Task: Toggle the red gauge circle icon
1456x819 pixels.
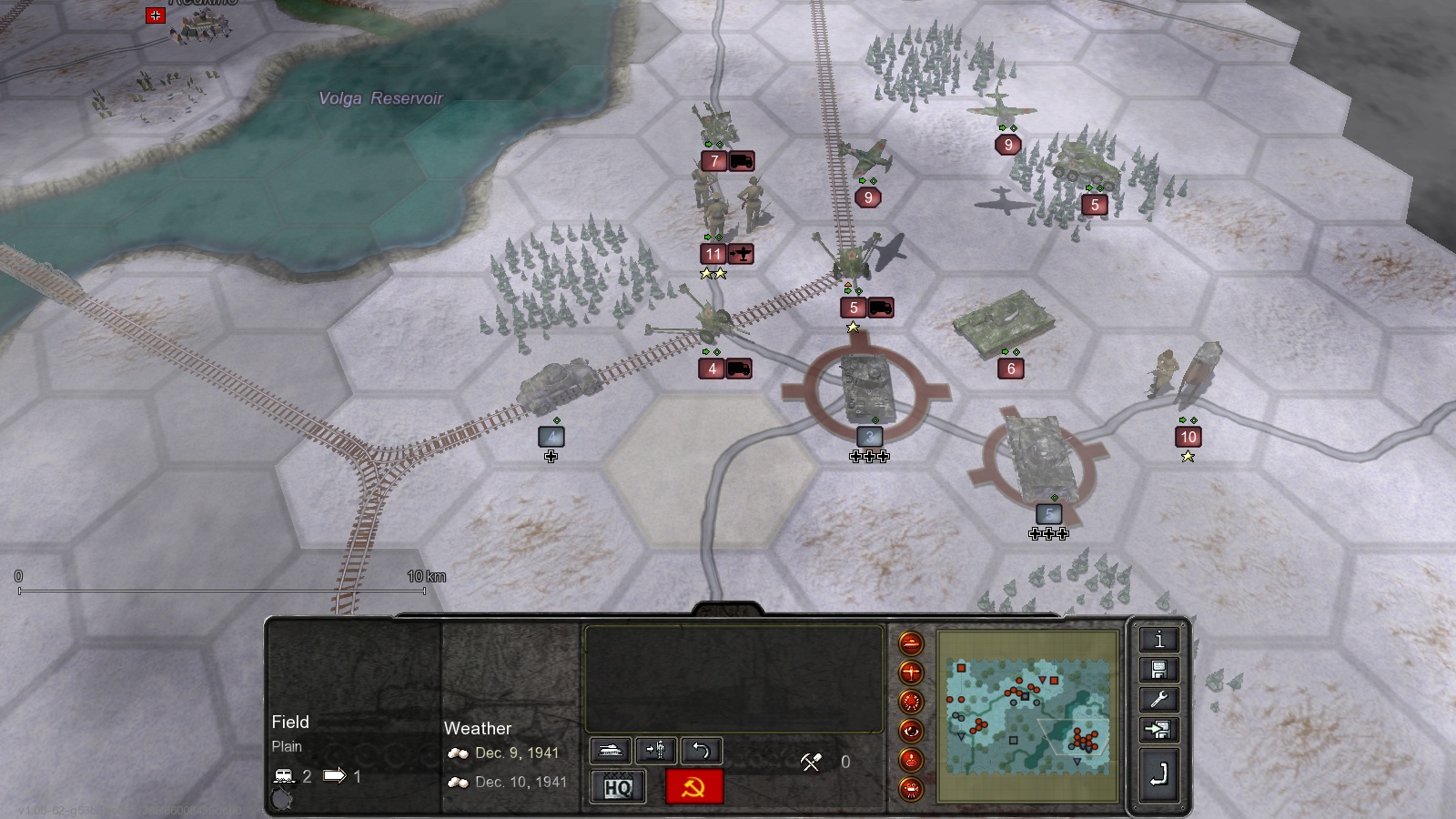Action: [911, 703]
